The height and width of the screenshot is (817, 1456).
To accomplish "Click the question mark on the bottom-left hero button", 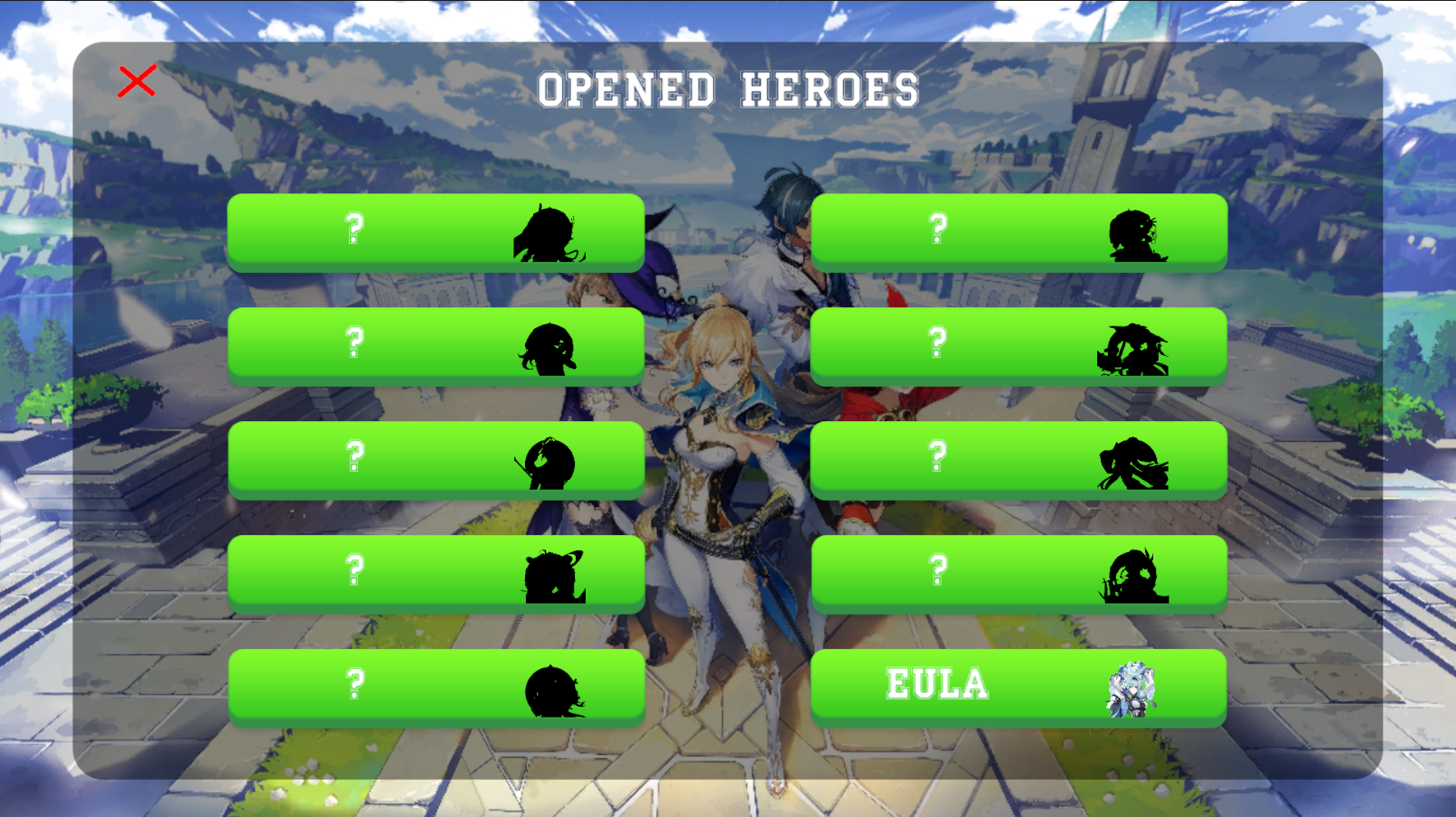I will (x=353, y=687).
